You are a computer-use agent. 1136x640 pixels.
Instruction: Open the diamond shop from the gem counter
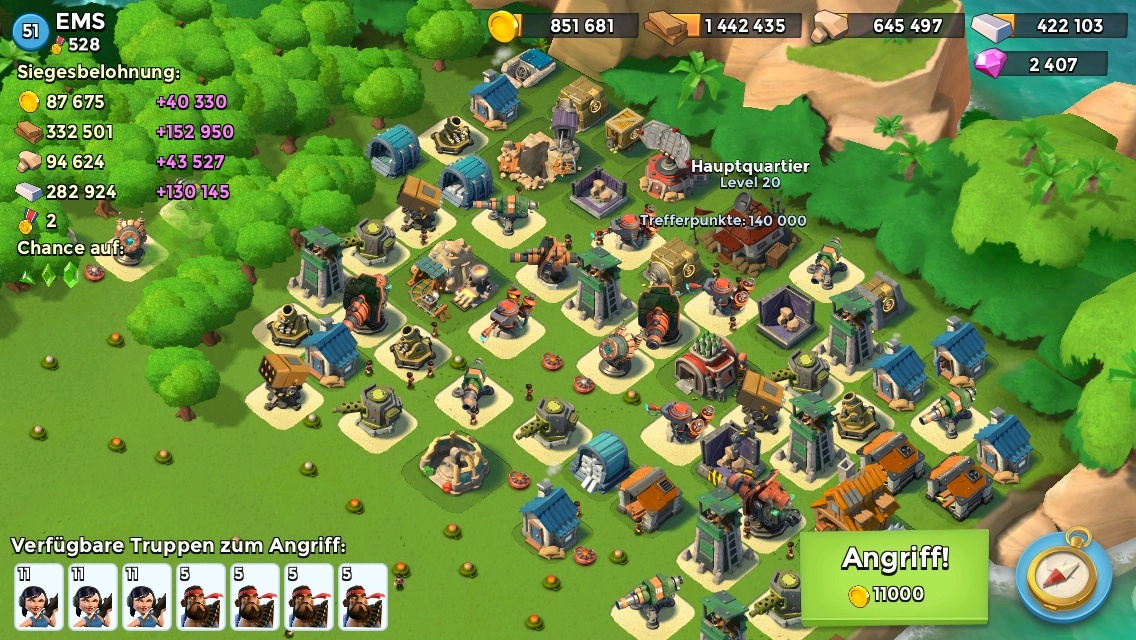(1040, 64)
